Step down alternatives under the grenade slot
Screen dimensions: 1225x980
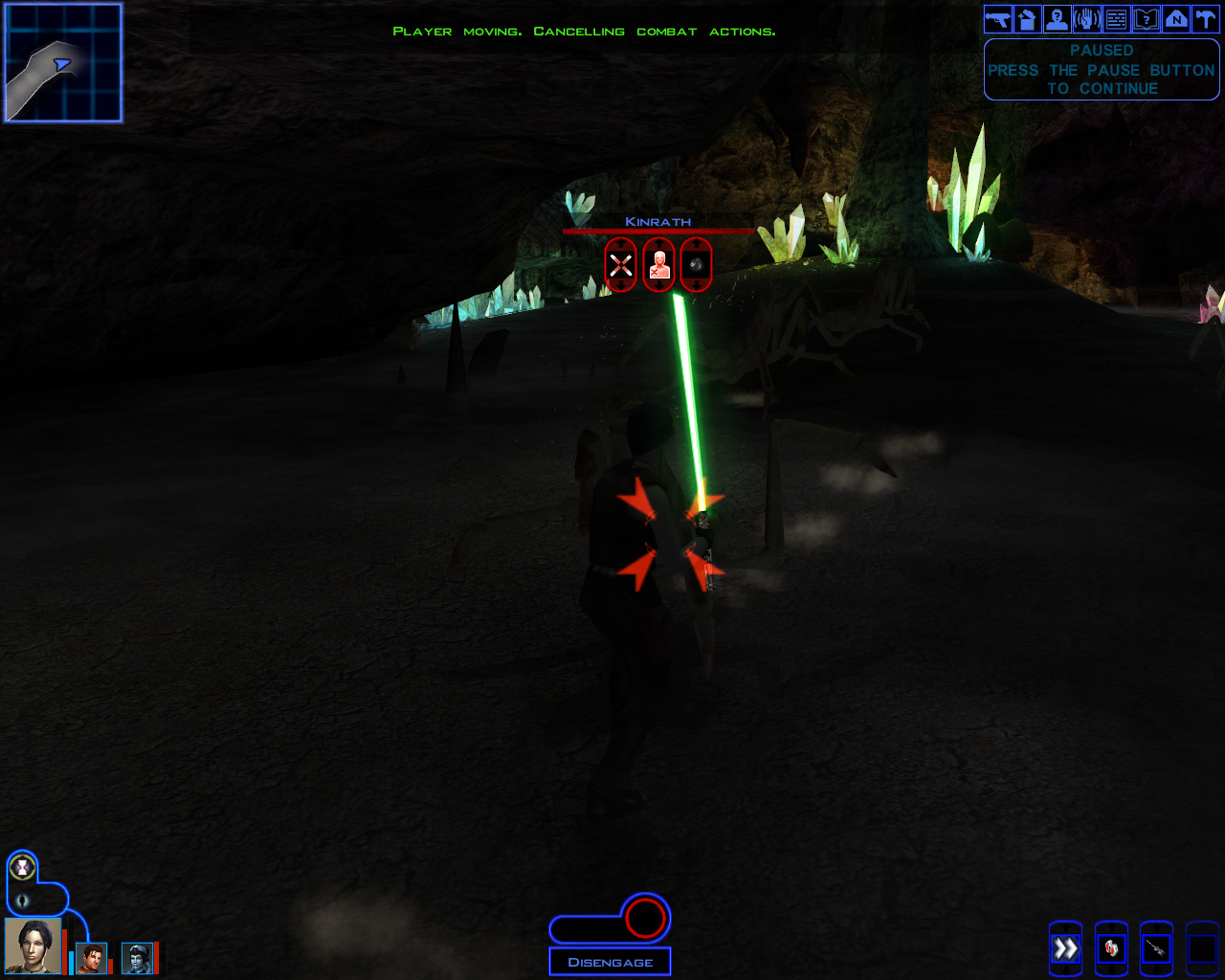(696, 285)
